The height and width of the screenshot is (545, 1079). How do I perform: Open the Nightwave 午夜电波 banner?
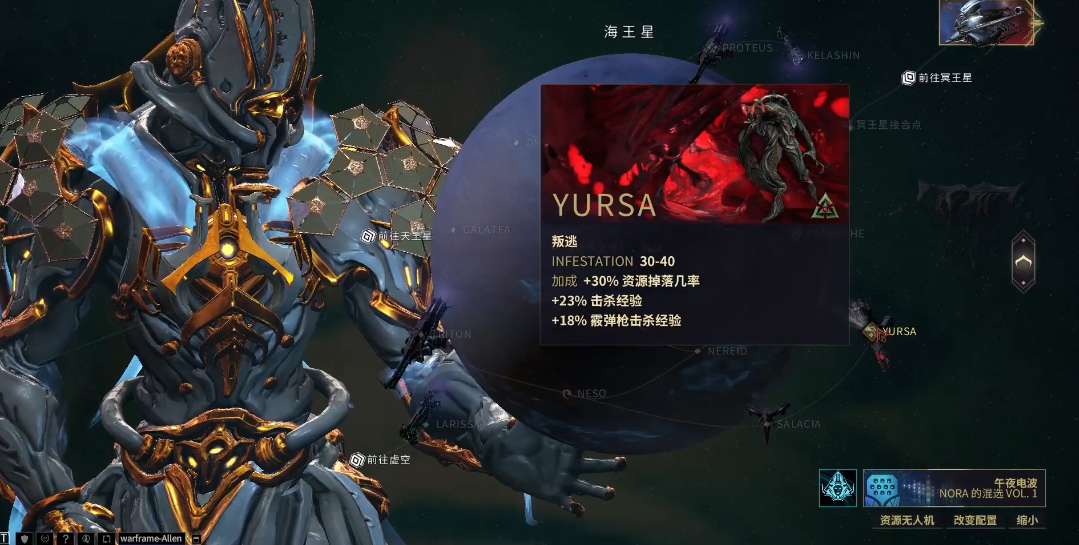tap(954, 488)
